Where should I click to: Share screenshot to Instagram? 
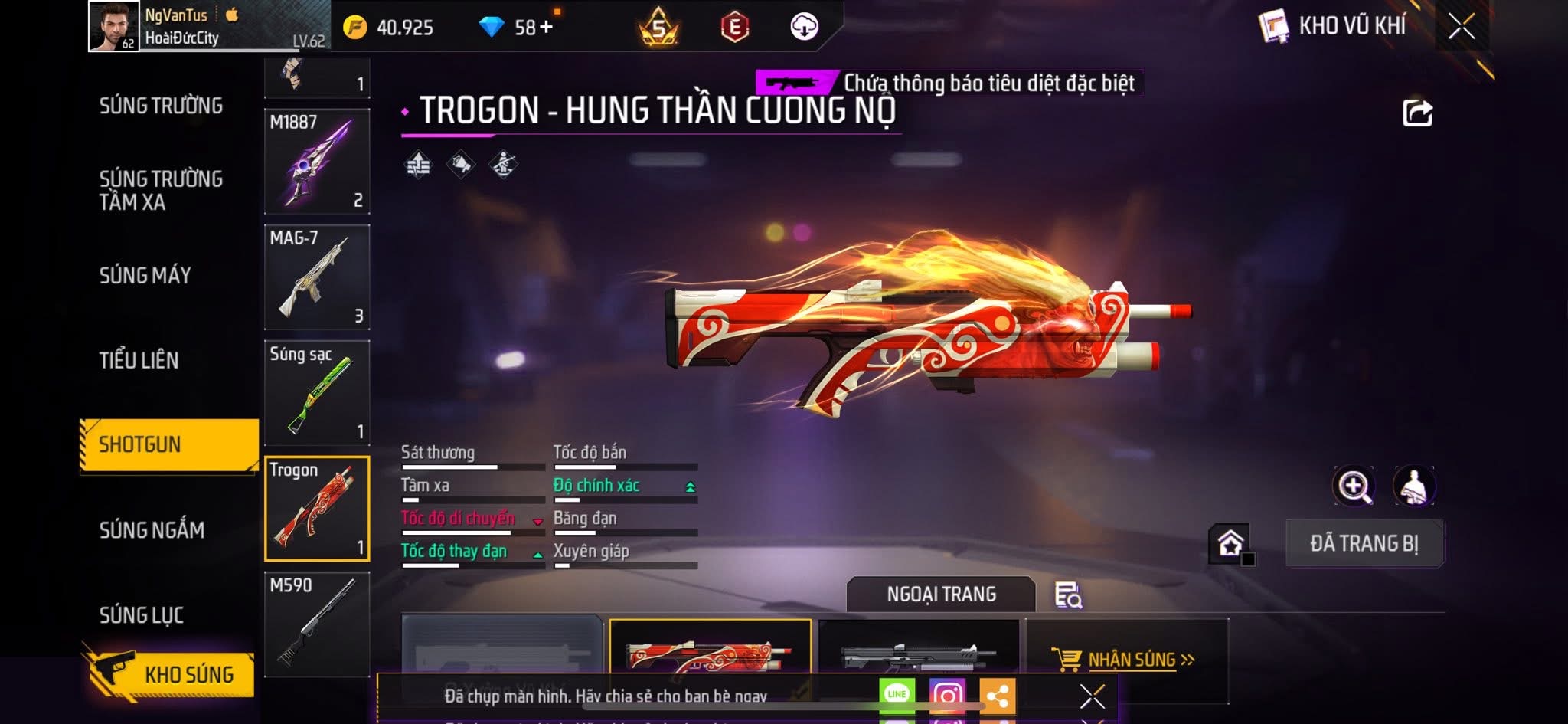click(x=947, y=695)
